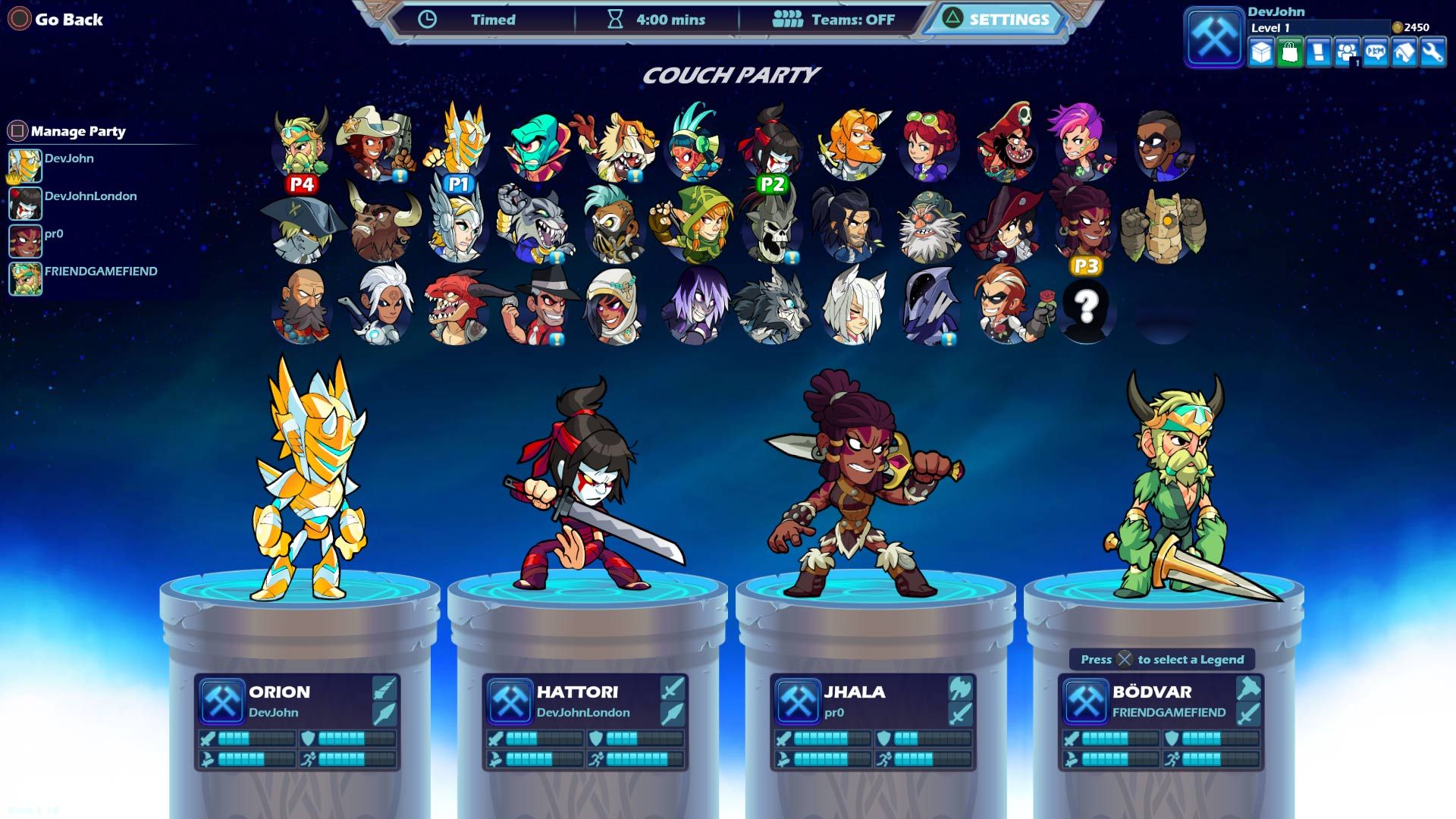
Task: Click DevJohn's crossed hammers avatar
Action: (x=1213, y=36)
